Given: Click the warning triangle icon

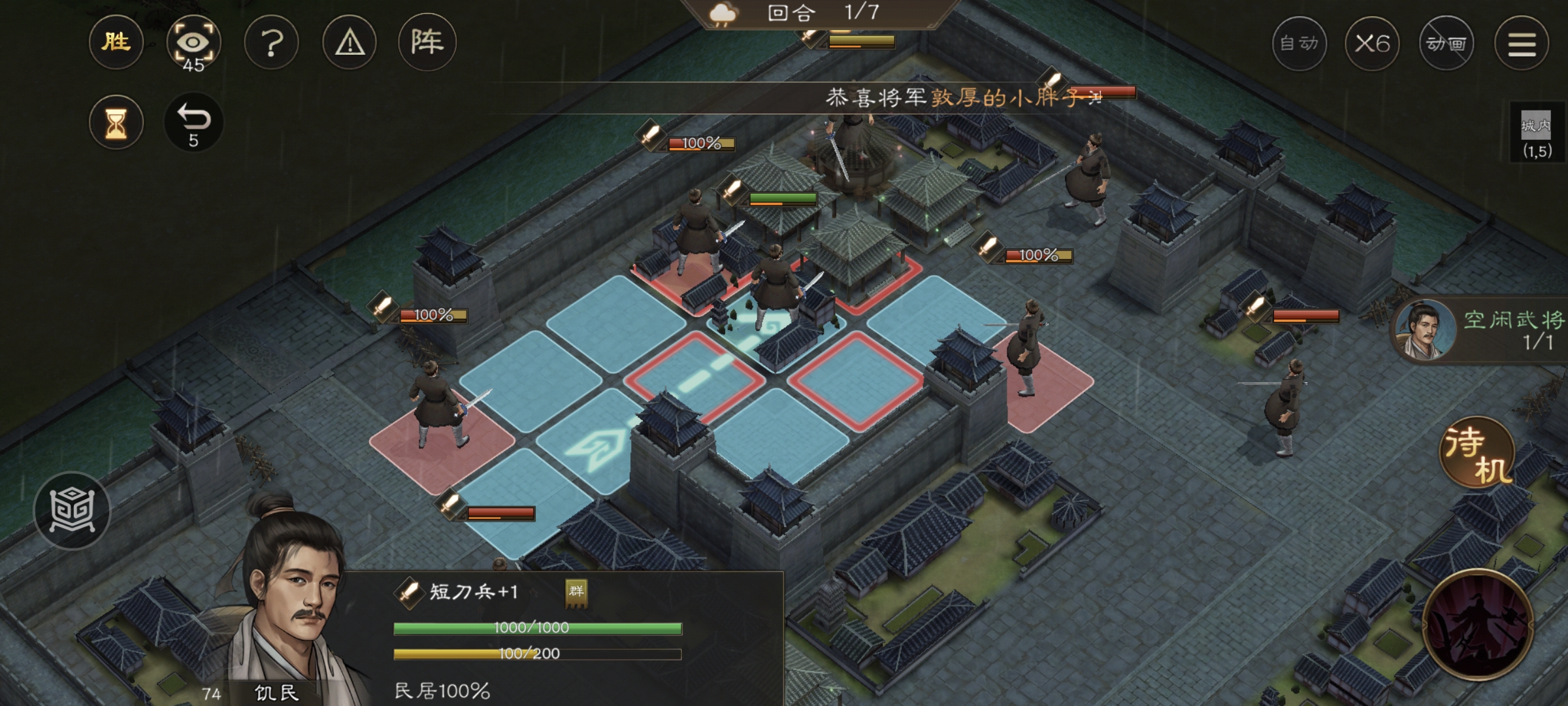Looking at the screenshot, I should [x=350, y=43].
